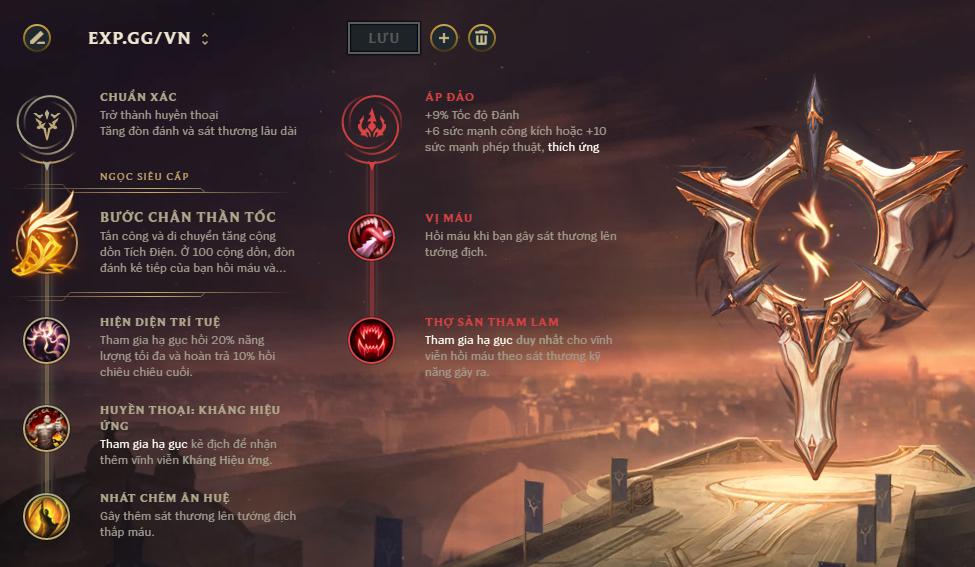The height and width of the screenshot is (567, 975).
Task: Select the Nhát Chém Ân Huệ rune
Action: [46, 516]
